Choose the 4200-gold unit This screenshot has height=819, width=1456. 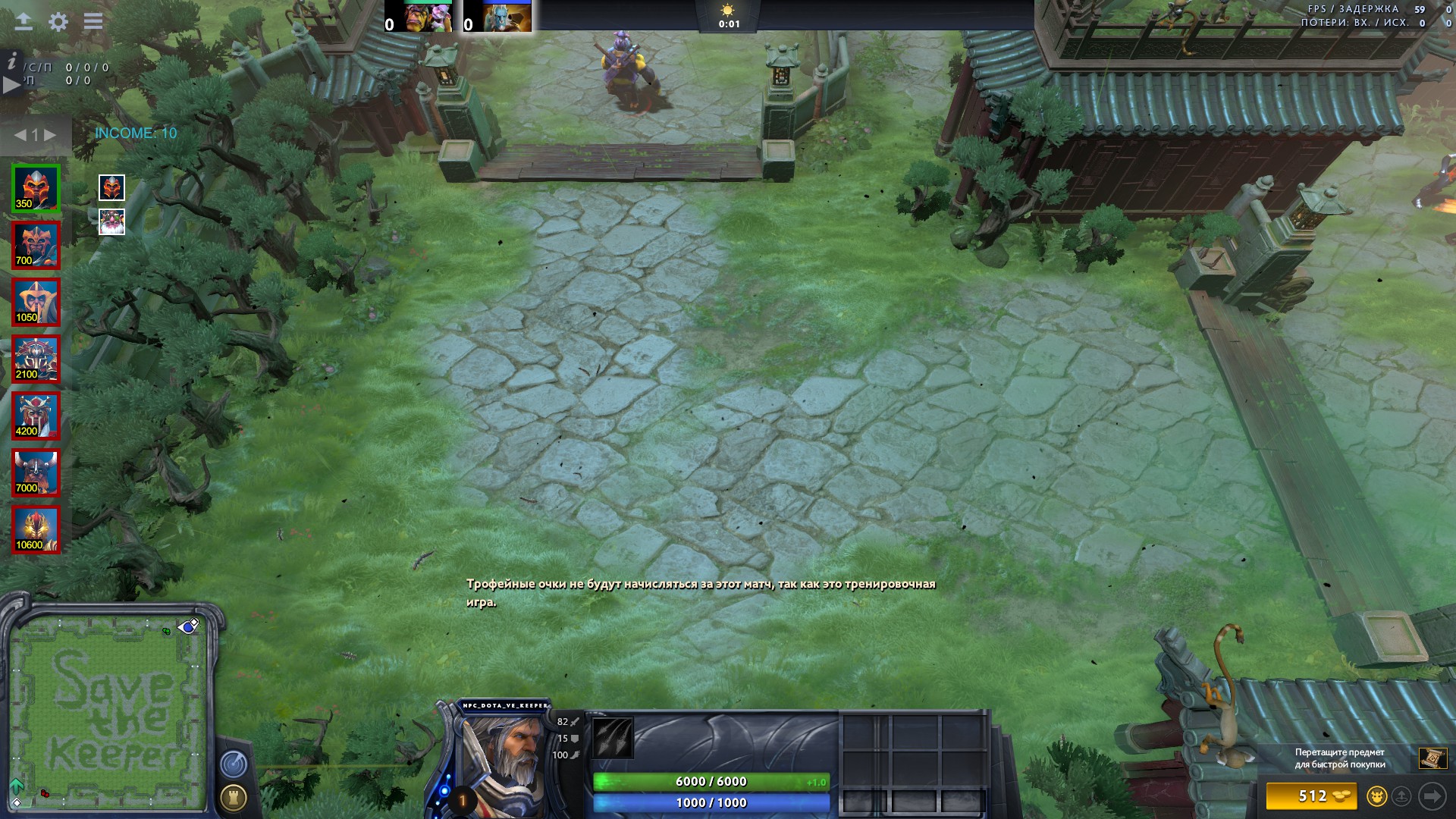coord(36,416)
